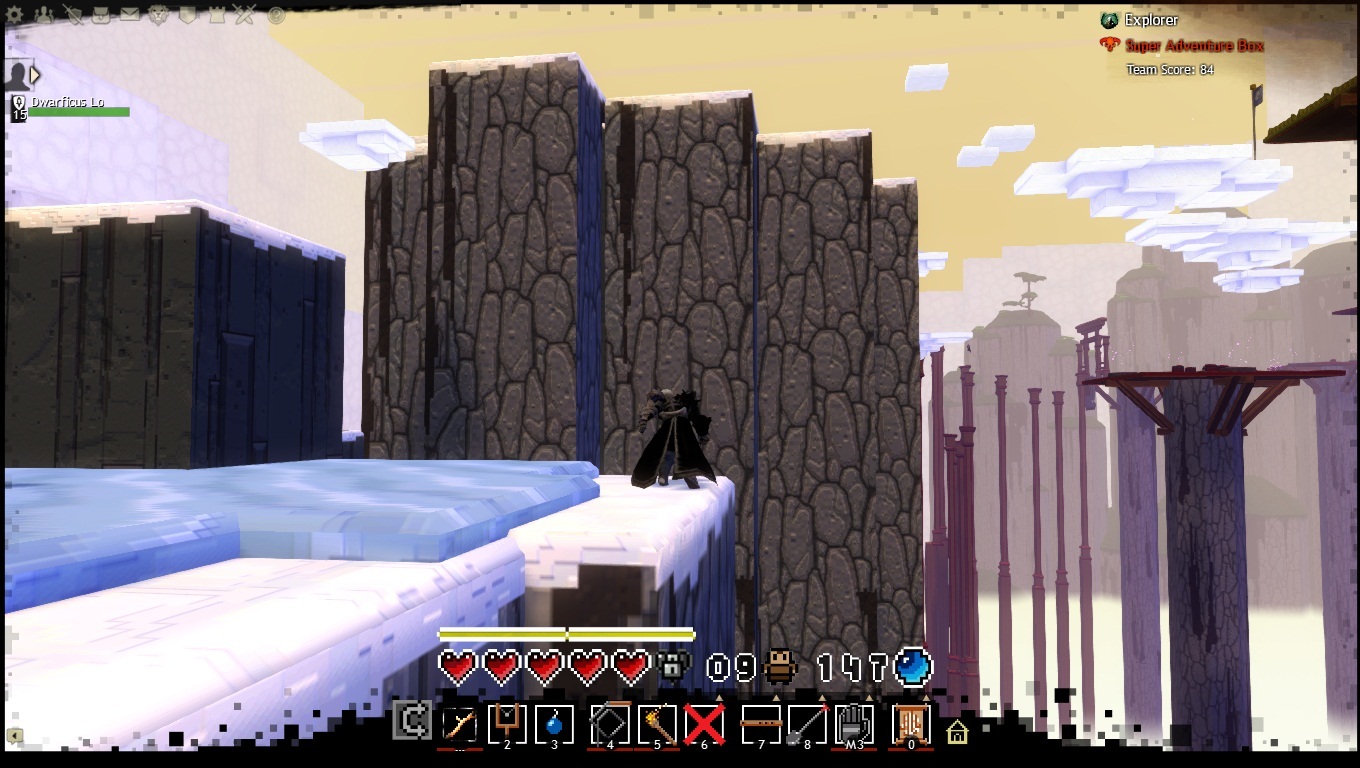
Task: Select the slingshot skill slot
Action: (x=507, y=724)
